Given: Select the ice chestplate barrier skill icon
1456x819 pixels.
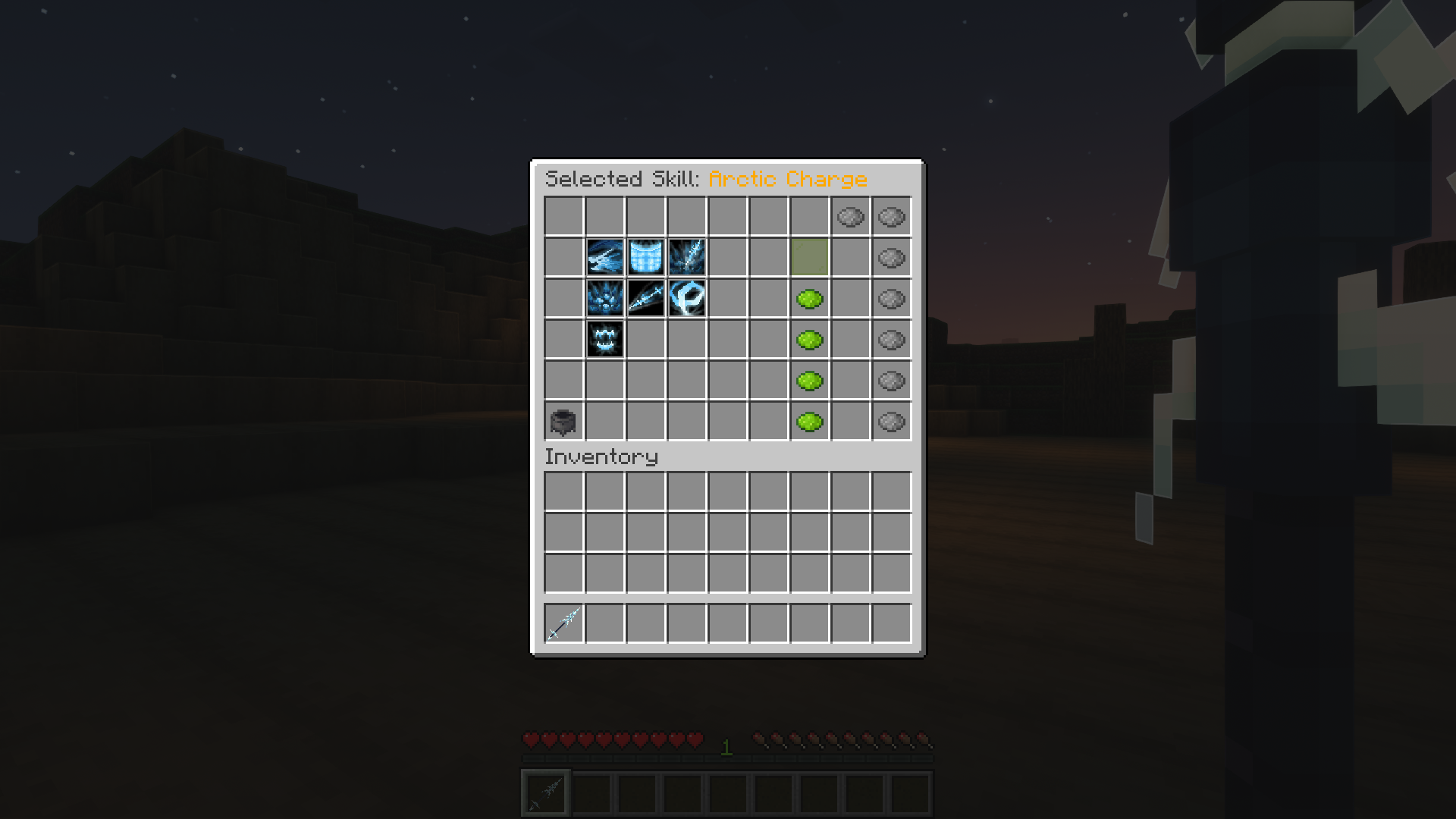Looking at the screenshot, I should click(x=645, y=258).
